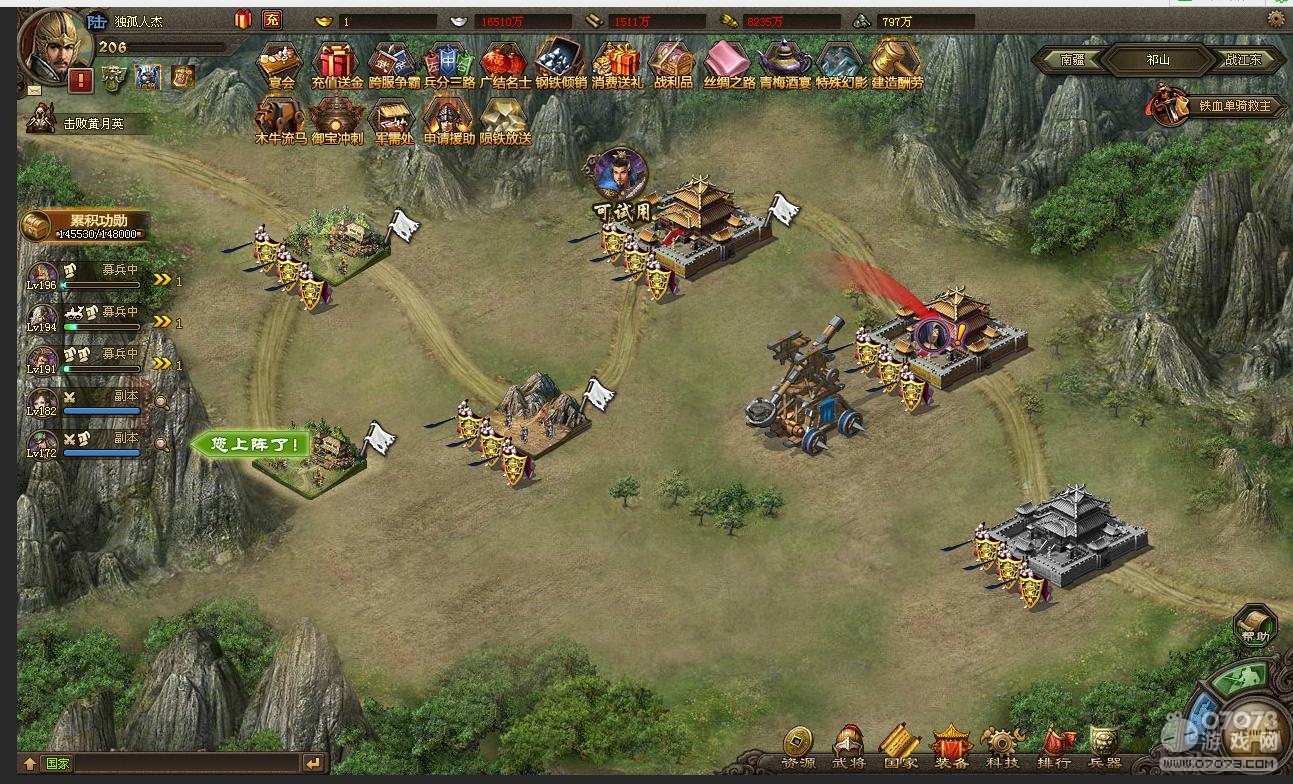The image size is (1293, 784).
Task: Open the settings gear icon
Action: point(1276,18)
